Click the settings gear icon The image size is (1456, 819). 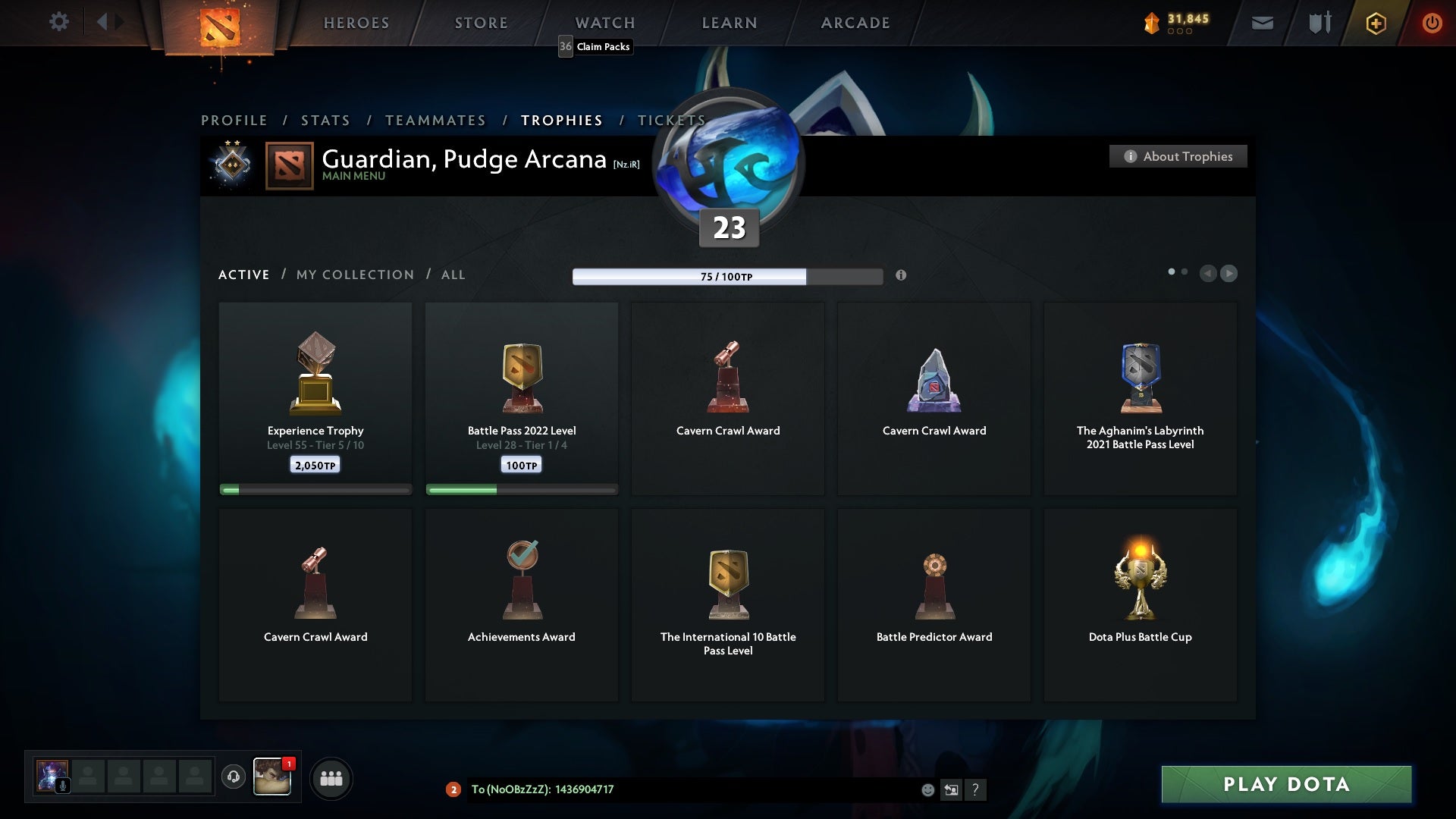pos(59,21)
